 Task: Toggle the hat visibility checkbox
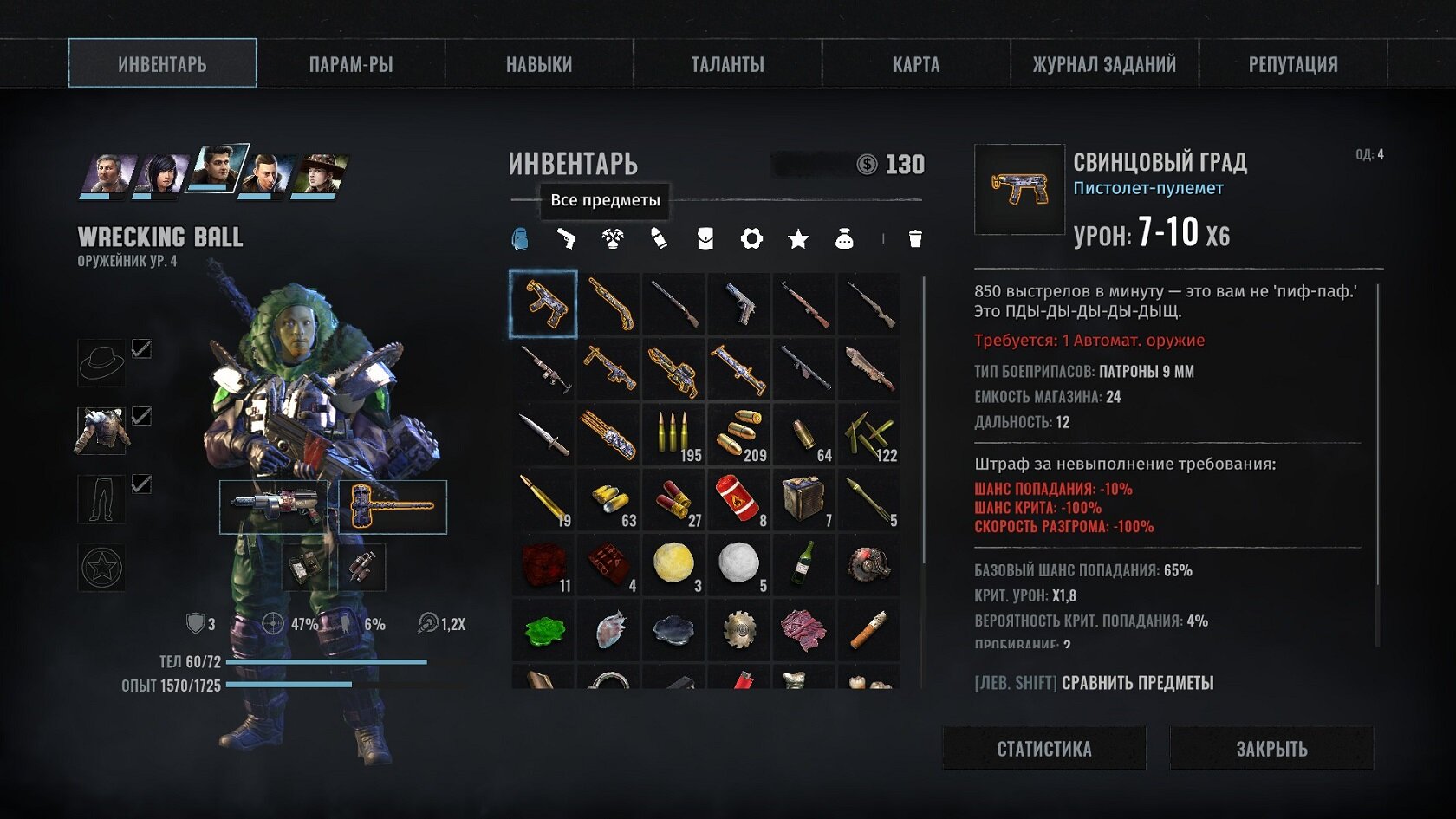click(141, 348)
